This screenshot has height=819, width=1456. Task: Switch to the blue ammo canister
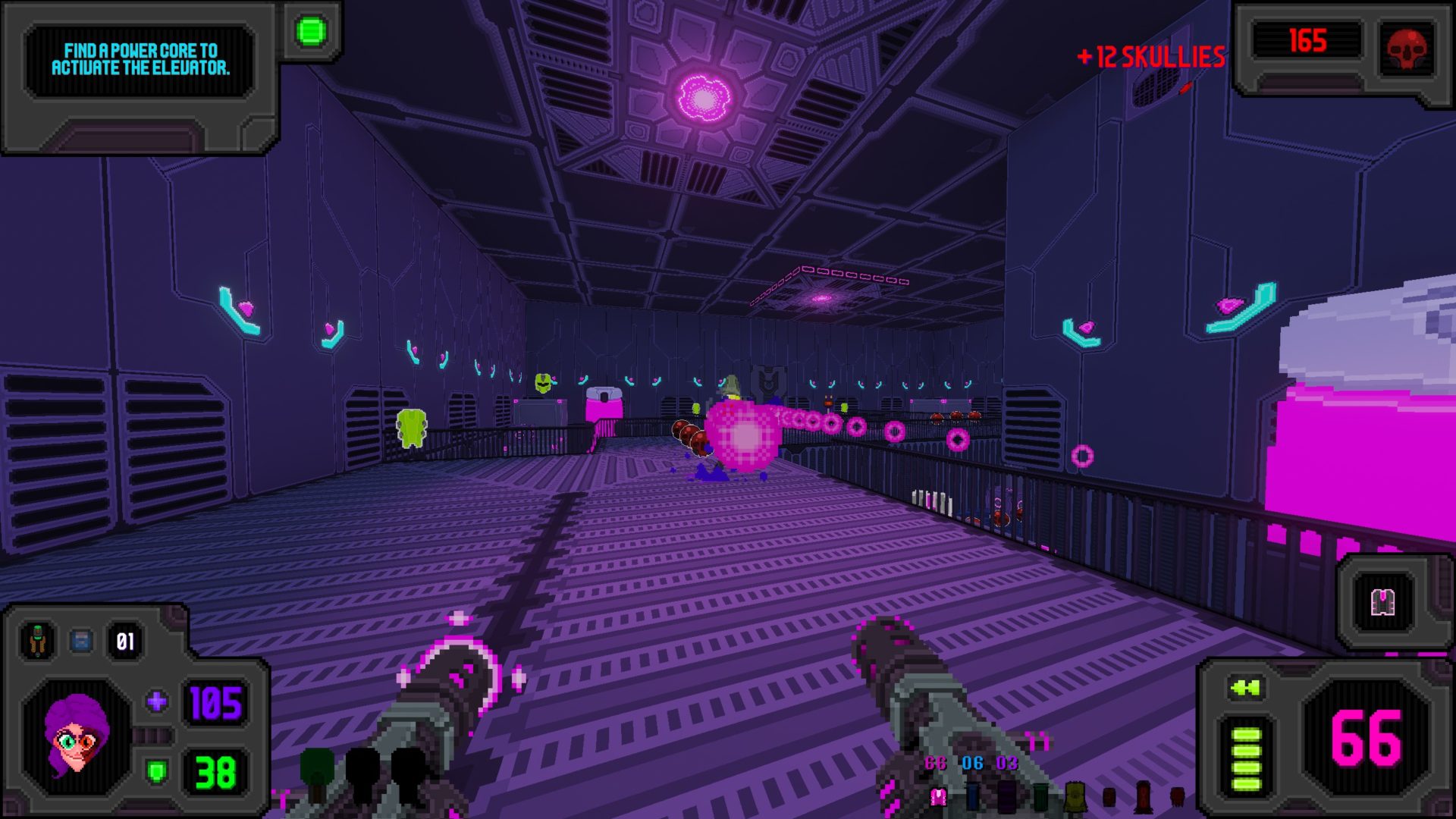tap(972, 796)
